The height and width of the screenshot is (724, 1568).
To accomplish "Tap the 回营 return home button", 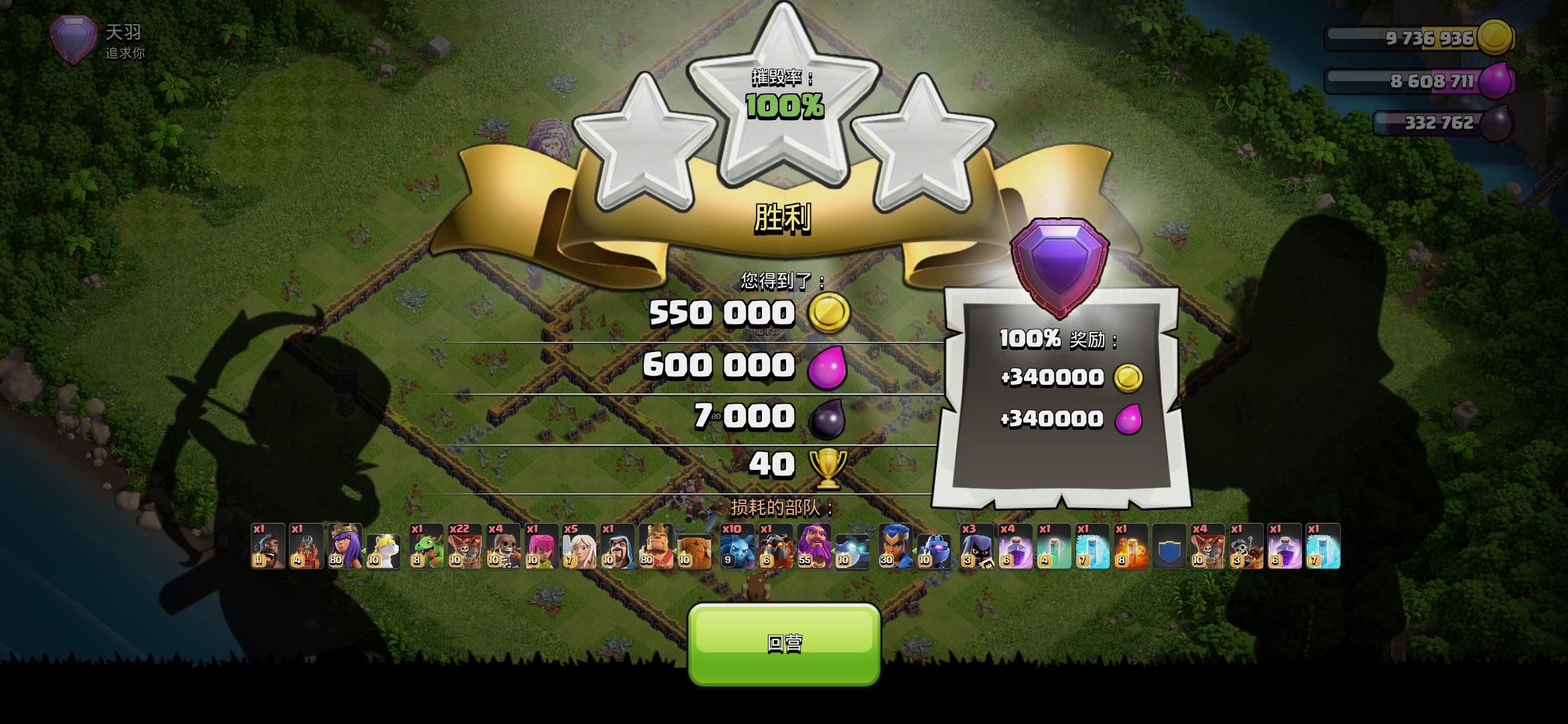I will [784, 641].
